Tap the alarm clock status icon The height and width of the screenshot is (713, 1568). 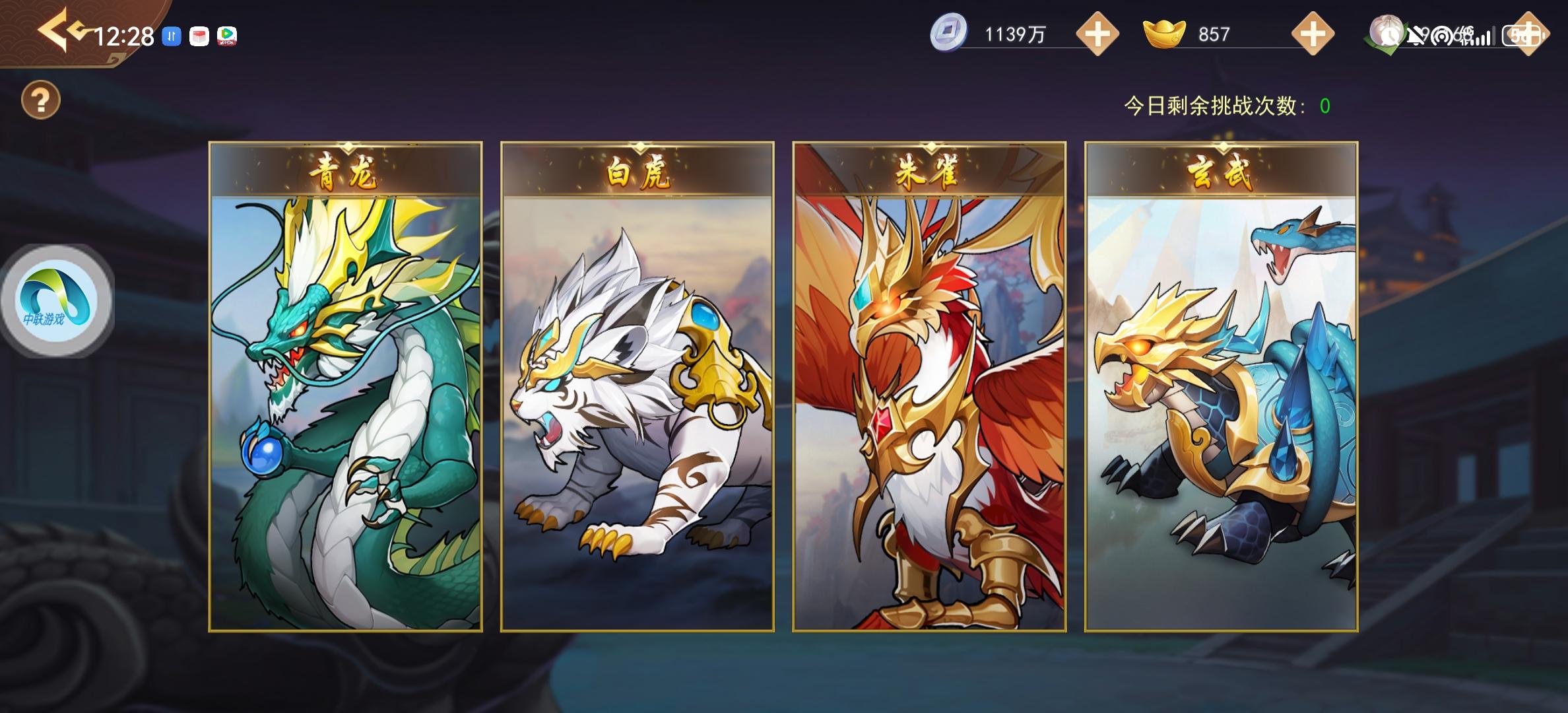click(x=1387, y=33)
